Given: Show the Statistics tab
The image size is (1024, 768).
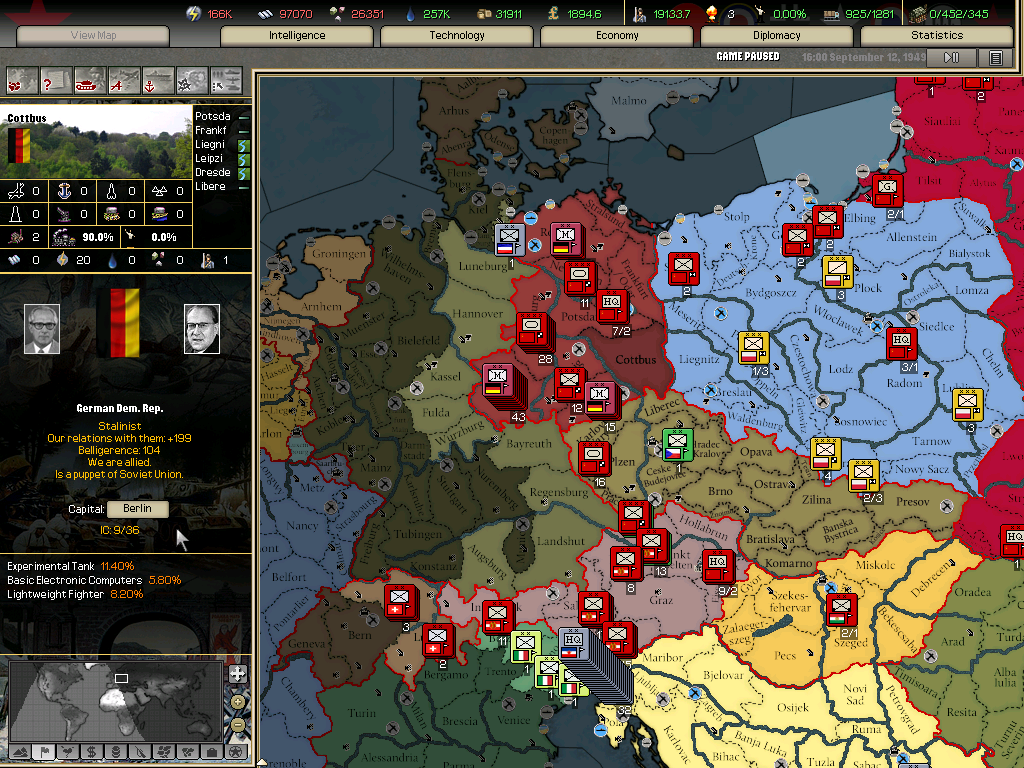Looking at the screenshot, I should 937,35.
